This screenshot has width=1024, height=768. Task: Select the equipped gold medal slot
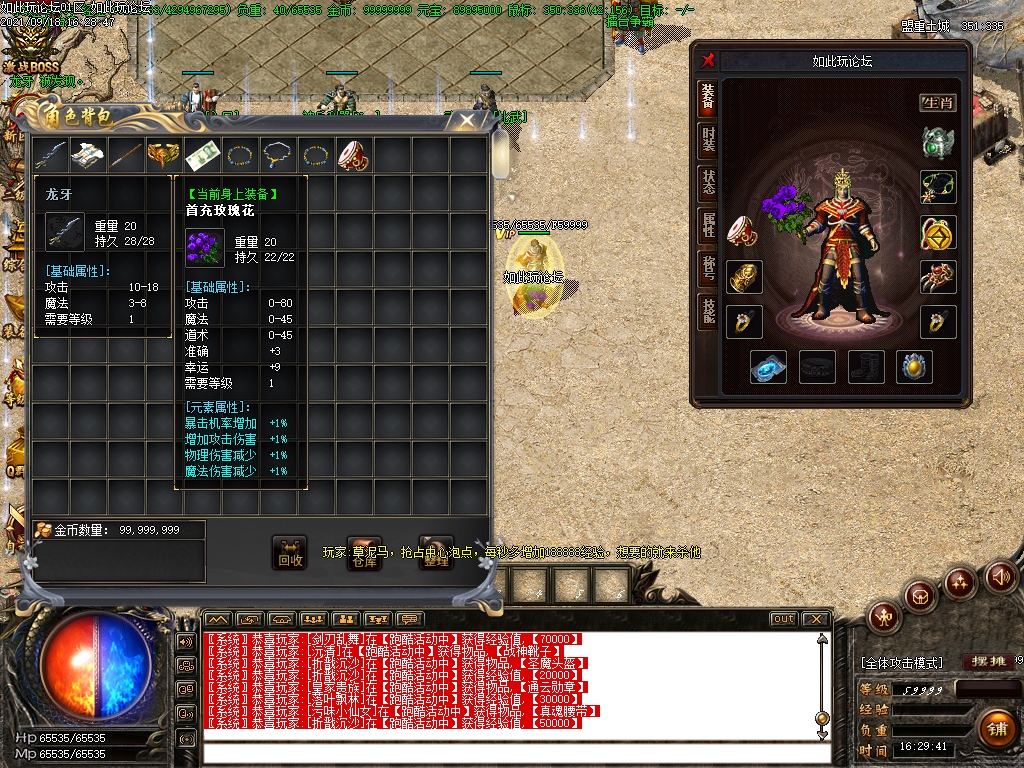938,232
